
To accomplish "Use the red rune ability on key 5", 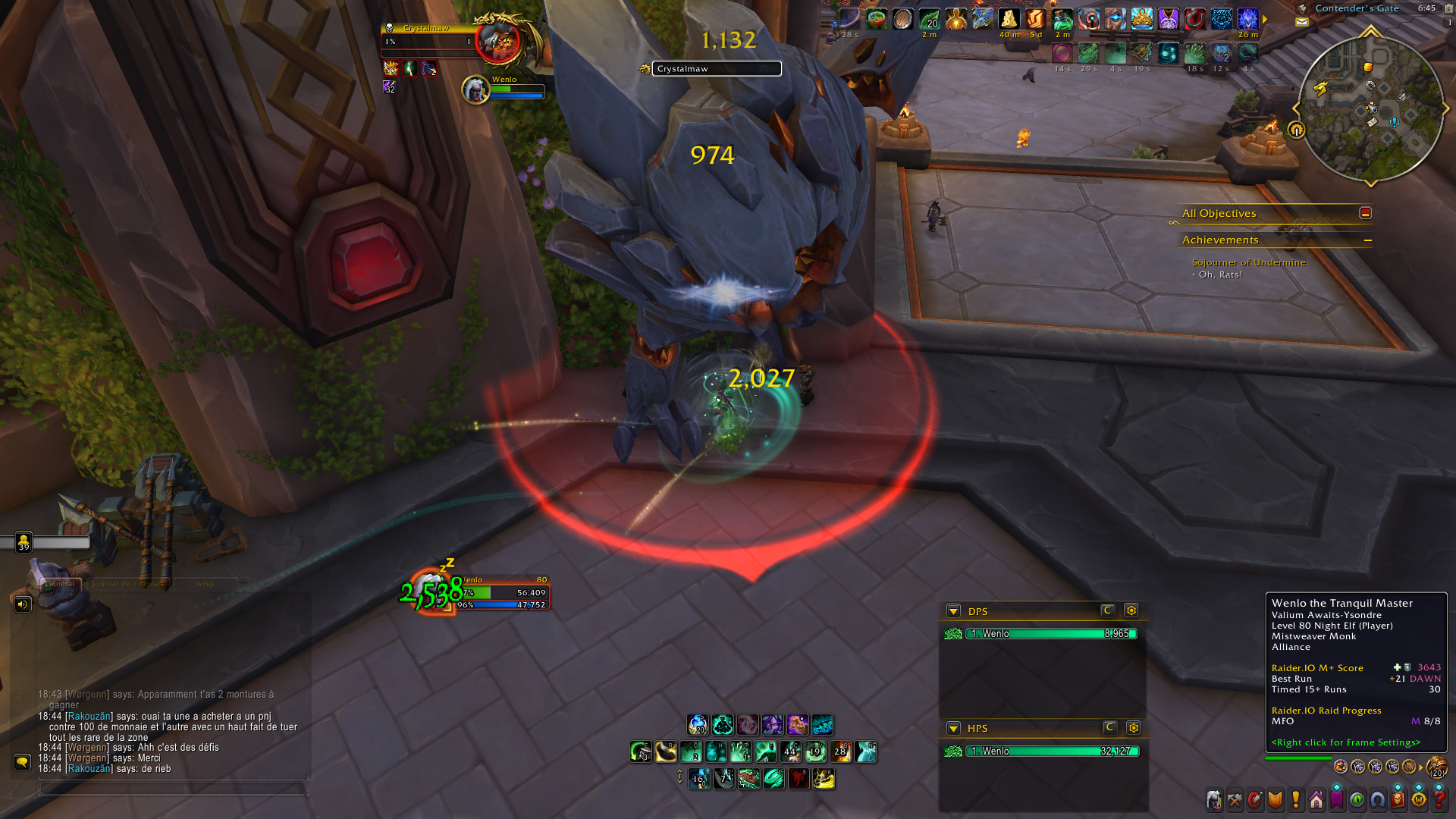I will 799,779.
